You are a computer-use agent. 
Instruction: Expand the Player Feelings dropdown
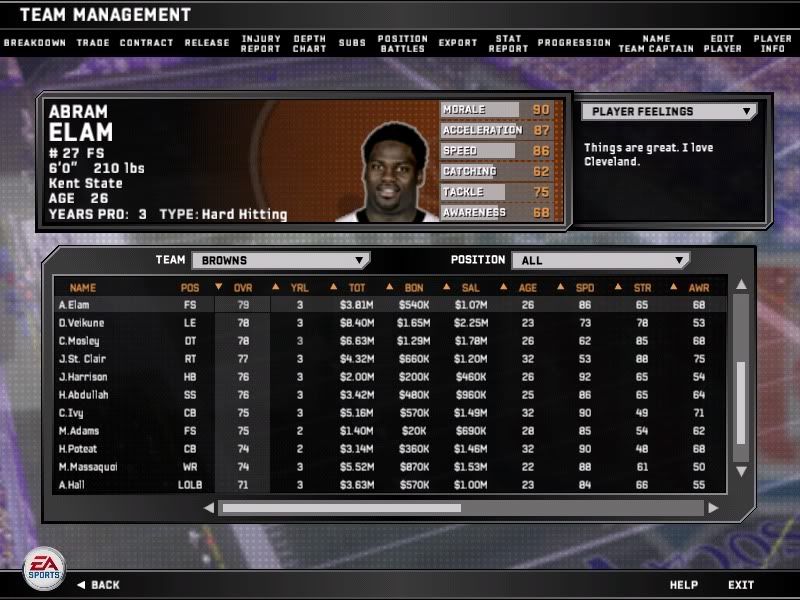point(669,112)
